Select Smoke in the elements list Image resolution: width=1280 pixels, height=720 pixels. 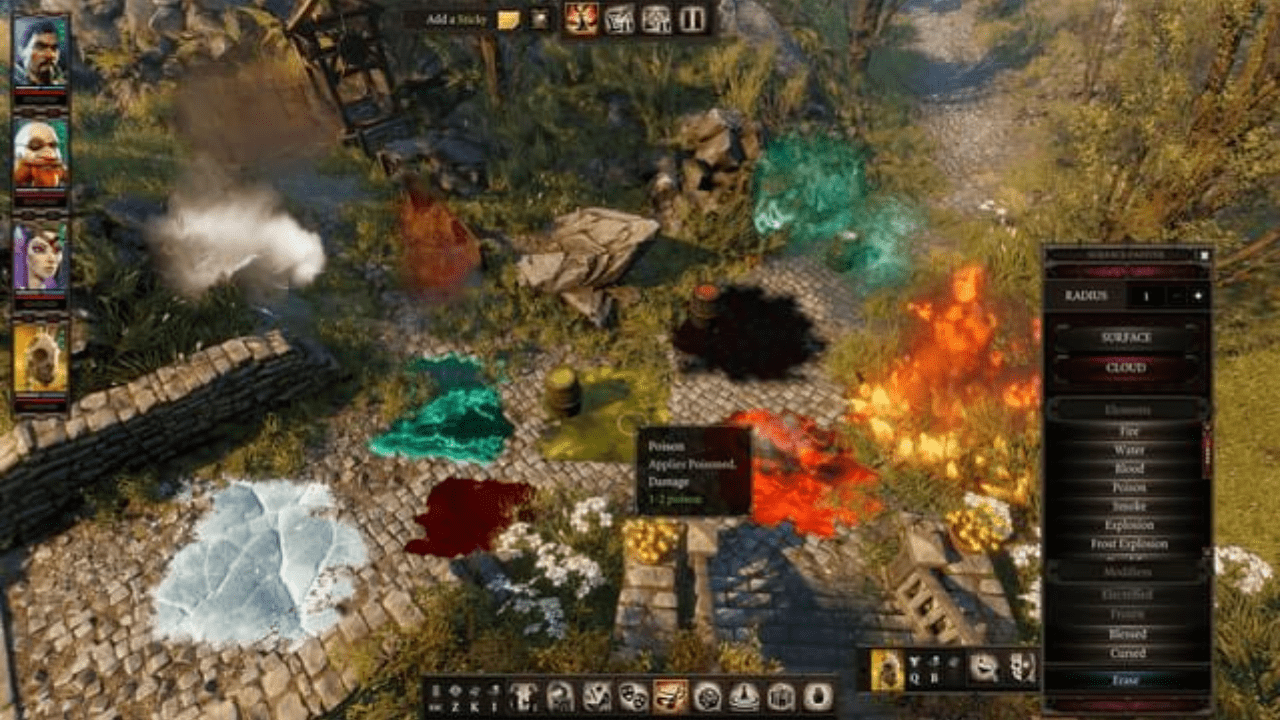(x=1128, y=506)
